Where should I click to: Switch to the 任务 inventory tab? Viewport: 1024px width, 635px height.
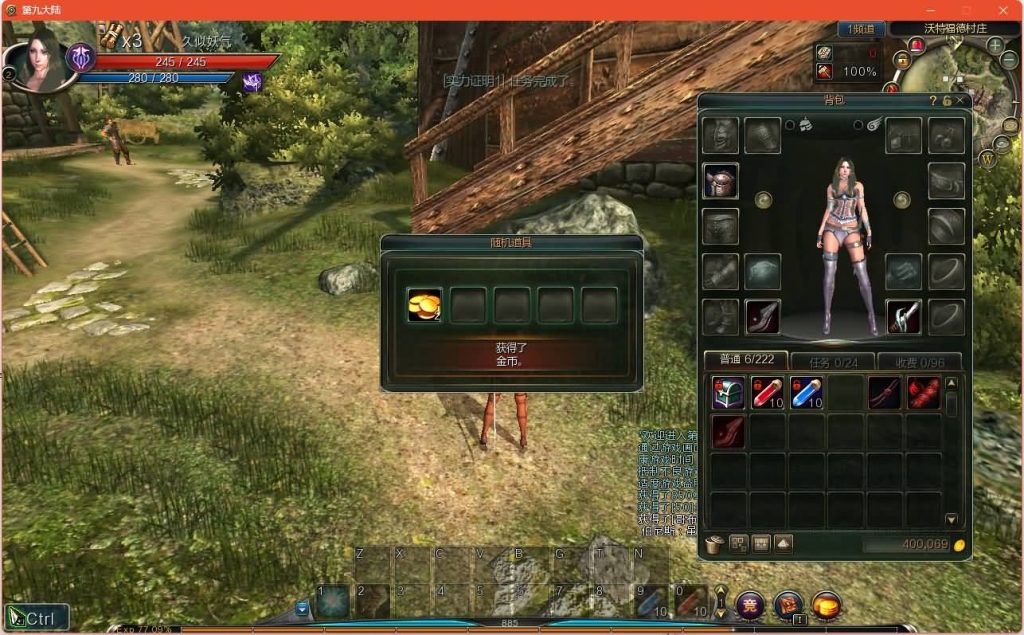point(832,361)
